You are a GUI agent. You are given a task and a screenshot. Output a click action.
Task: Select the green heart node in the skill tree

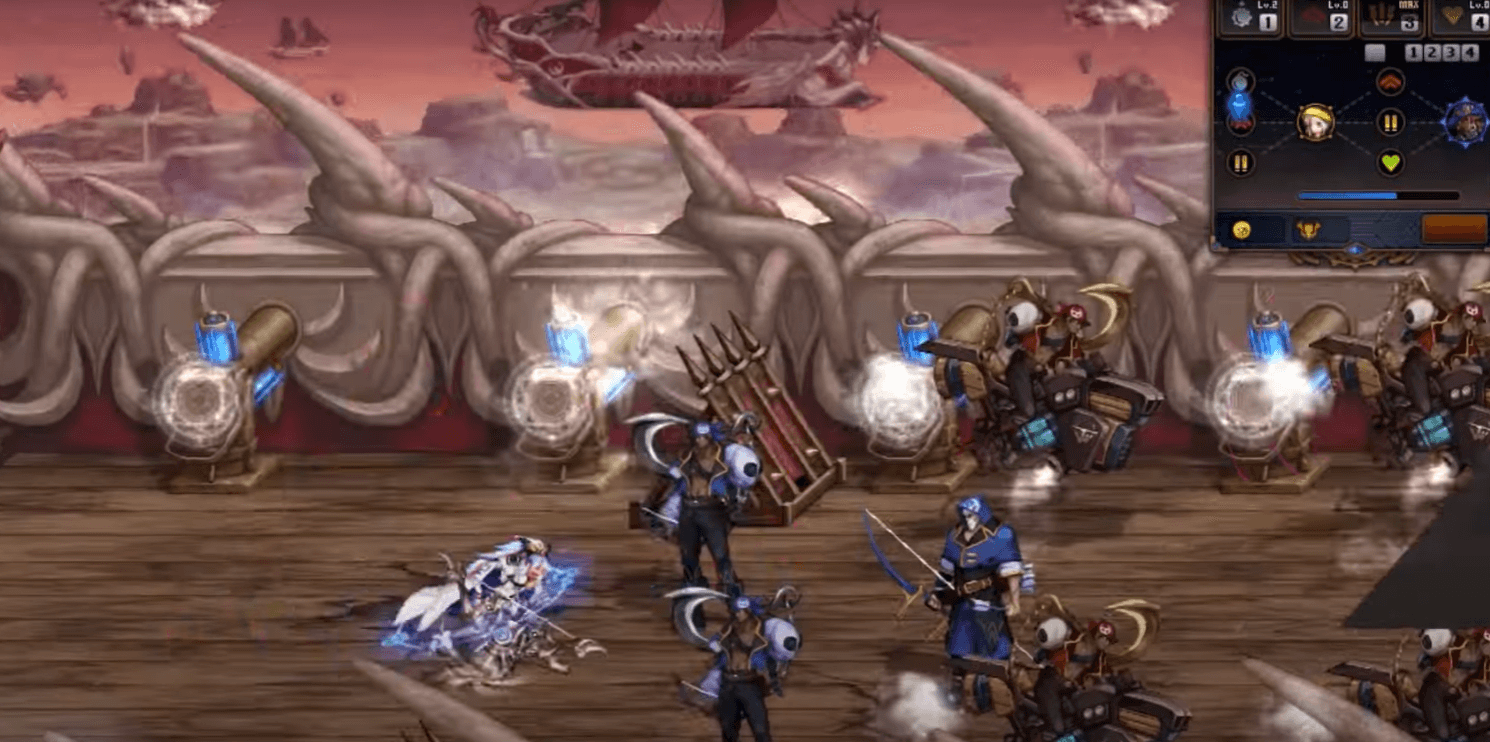pos(1390,163)
